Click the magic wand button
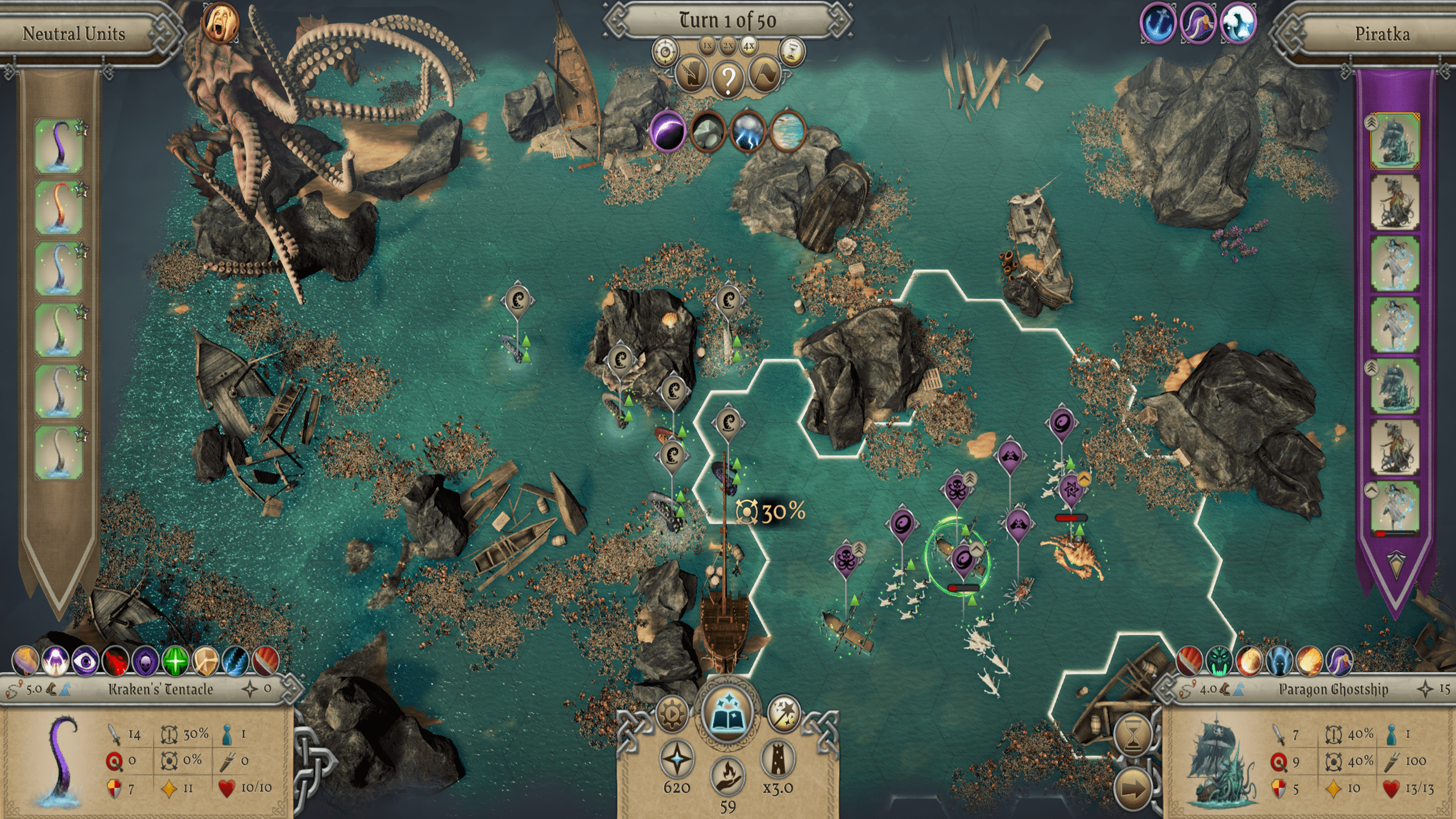 click(x=783, y=713)
